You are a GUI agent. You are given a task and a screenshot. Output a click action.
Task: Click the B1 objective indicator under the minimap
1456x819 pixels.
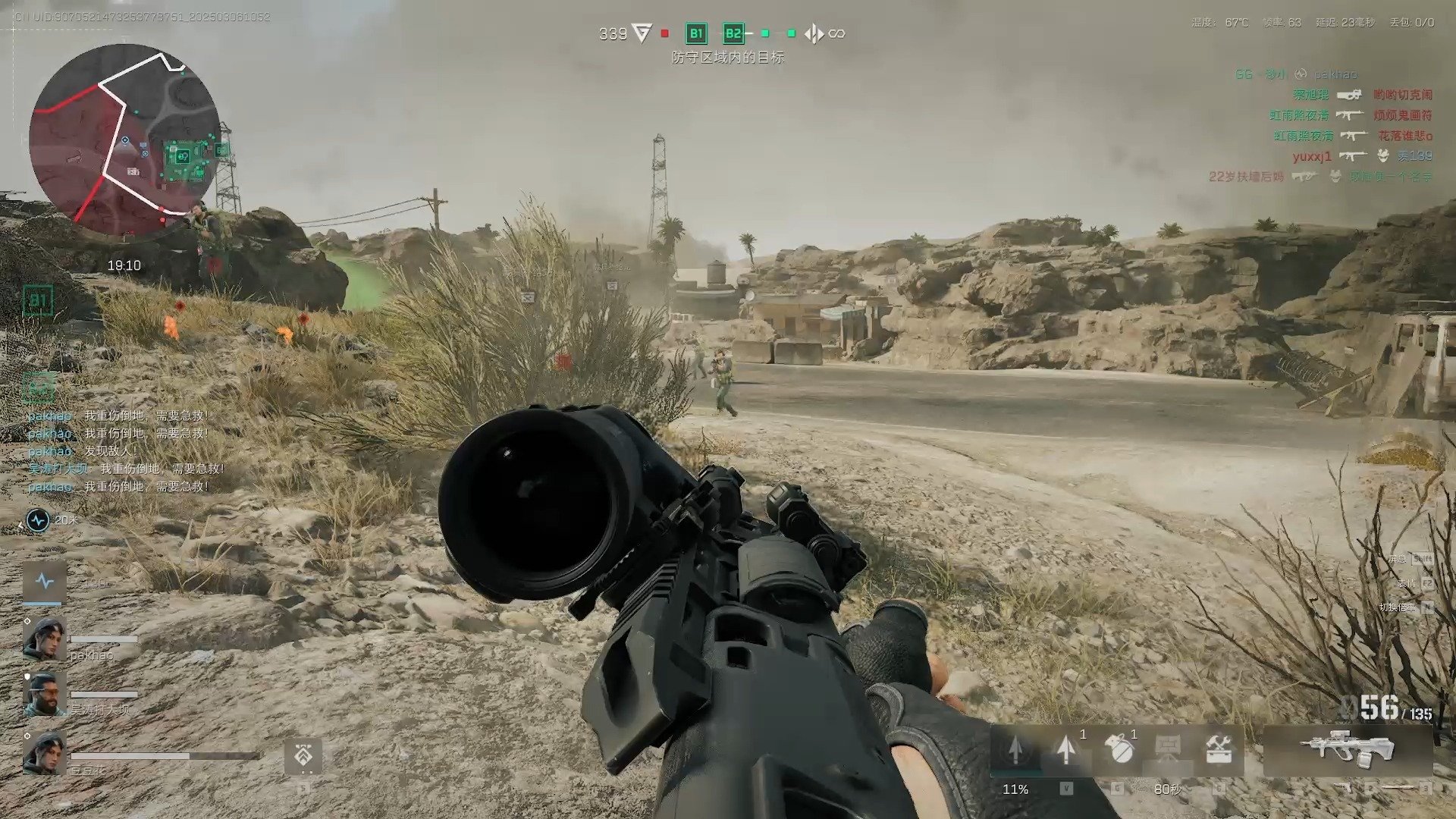(38, 301)
